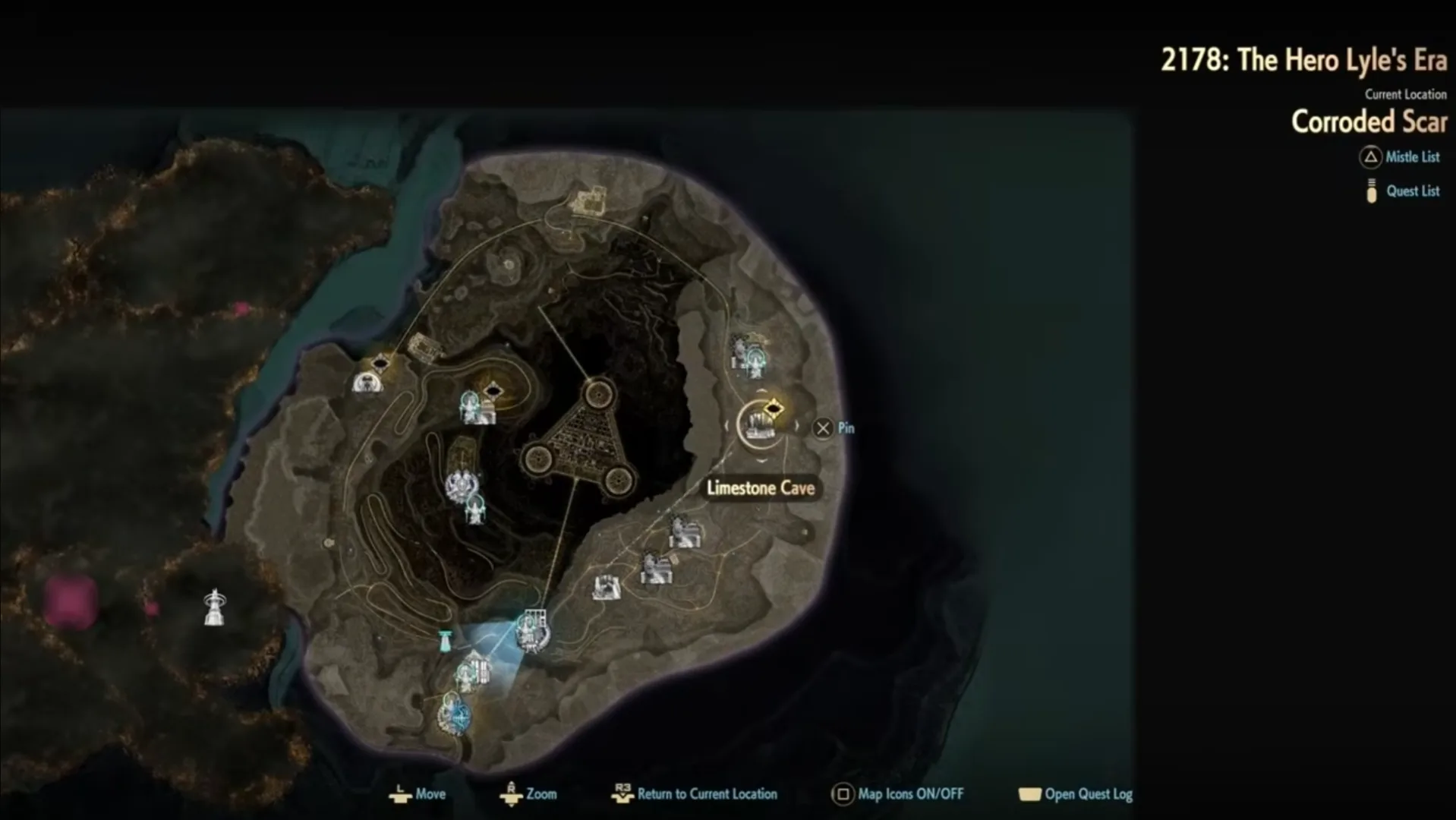Screen dimensions: 1456x820
Task: Select the ornate silver crest marker in the crater
Action: pos(460,486)
